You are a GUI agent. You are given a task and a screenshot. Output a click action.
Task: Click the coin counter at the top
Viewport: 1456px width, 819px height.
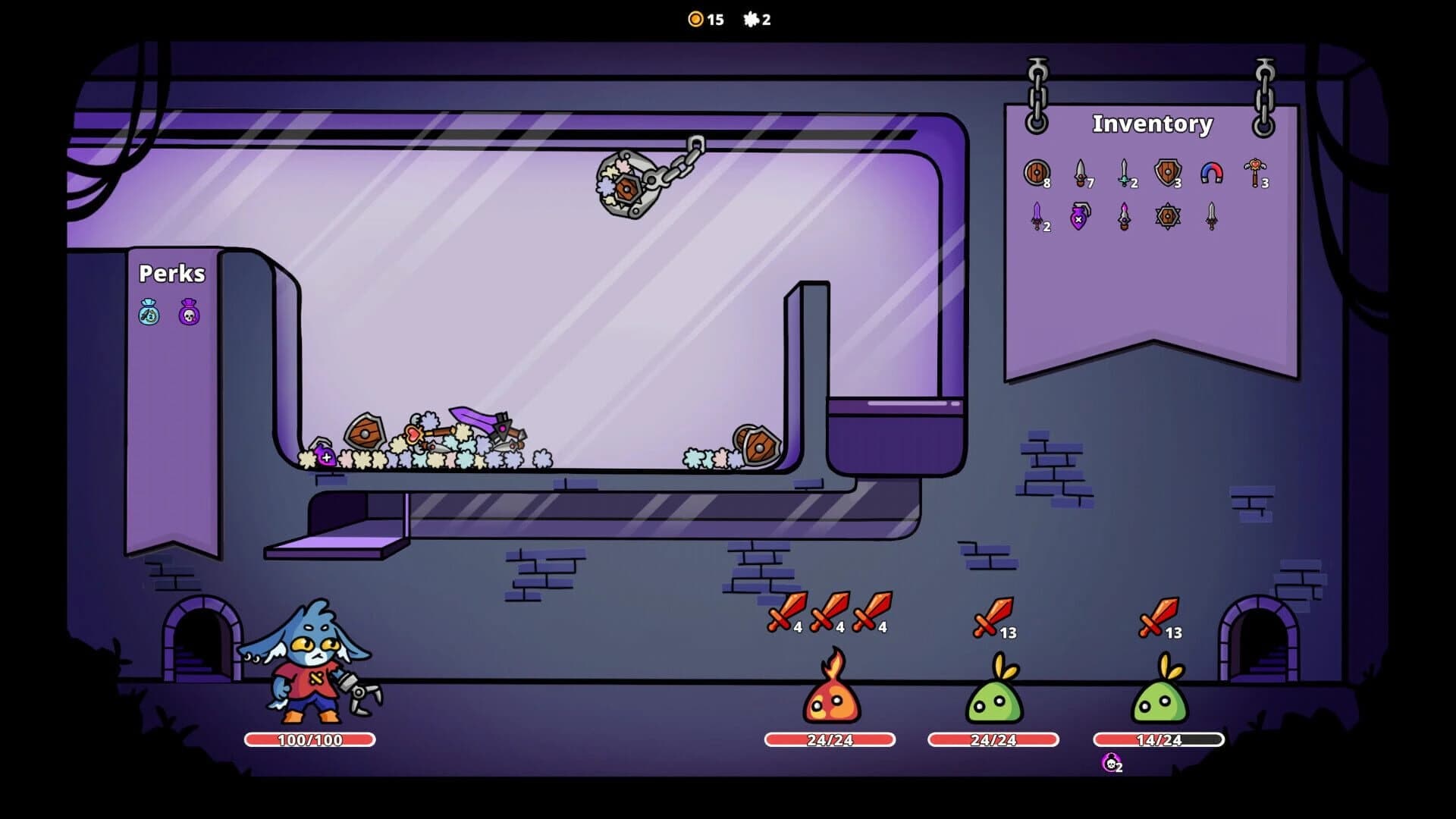pos(704,20)
